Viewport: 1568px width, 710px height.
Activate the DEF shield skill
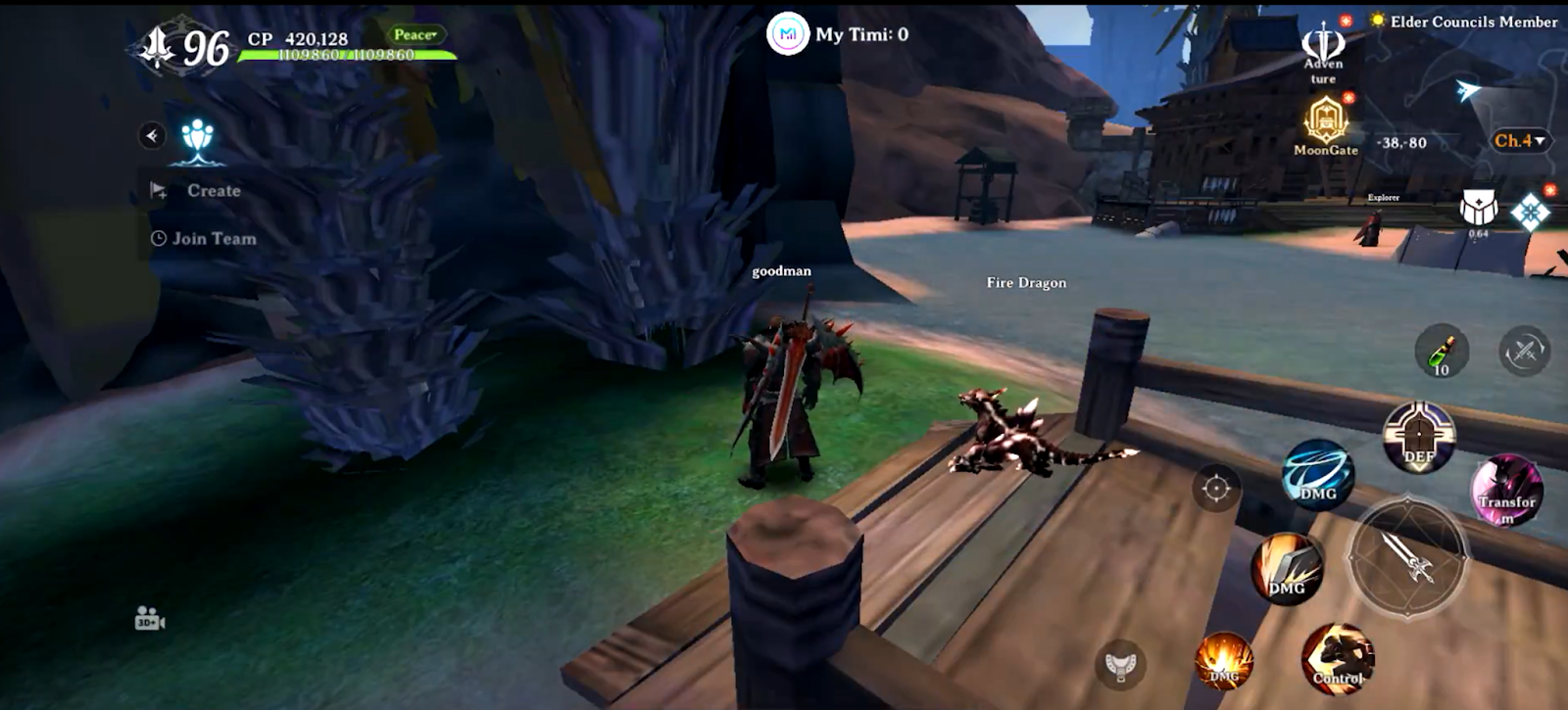1418,436
